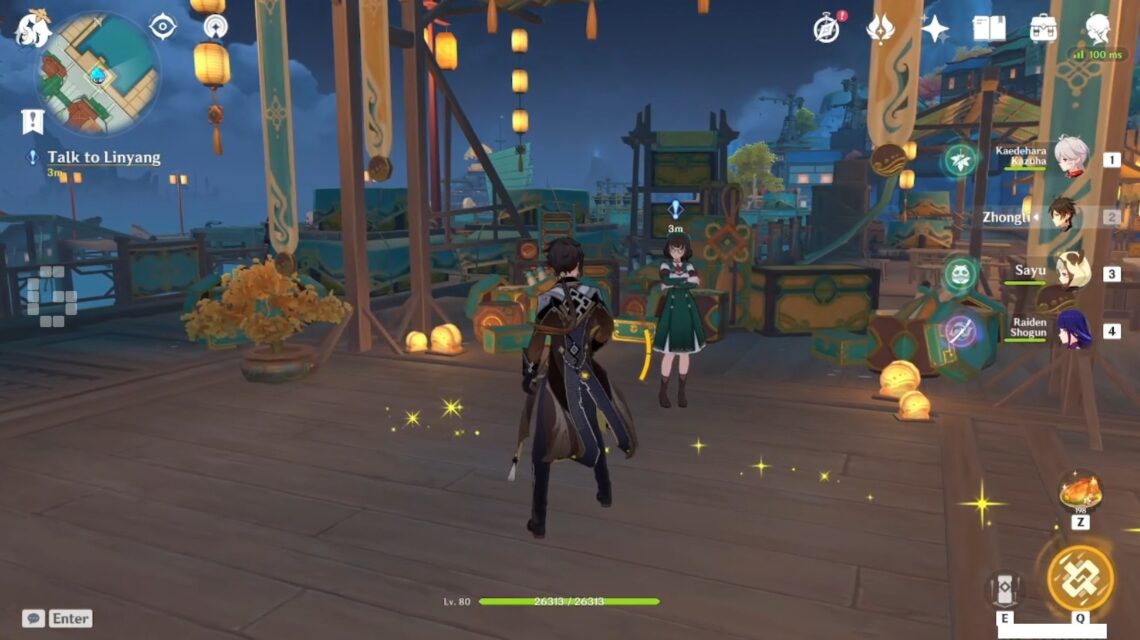Activate Zhongli's elemental skill

pyautogui.click(x=1004, y=589)
